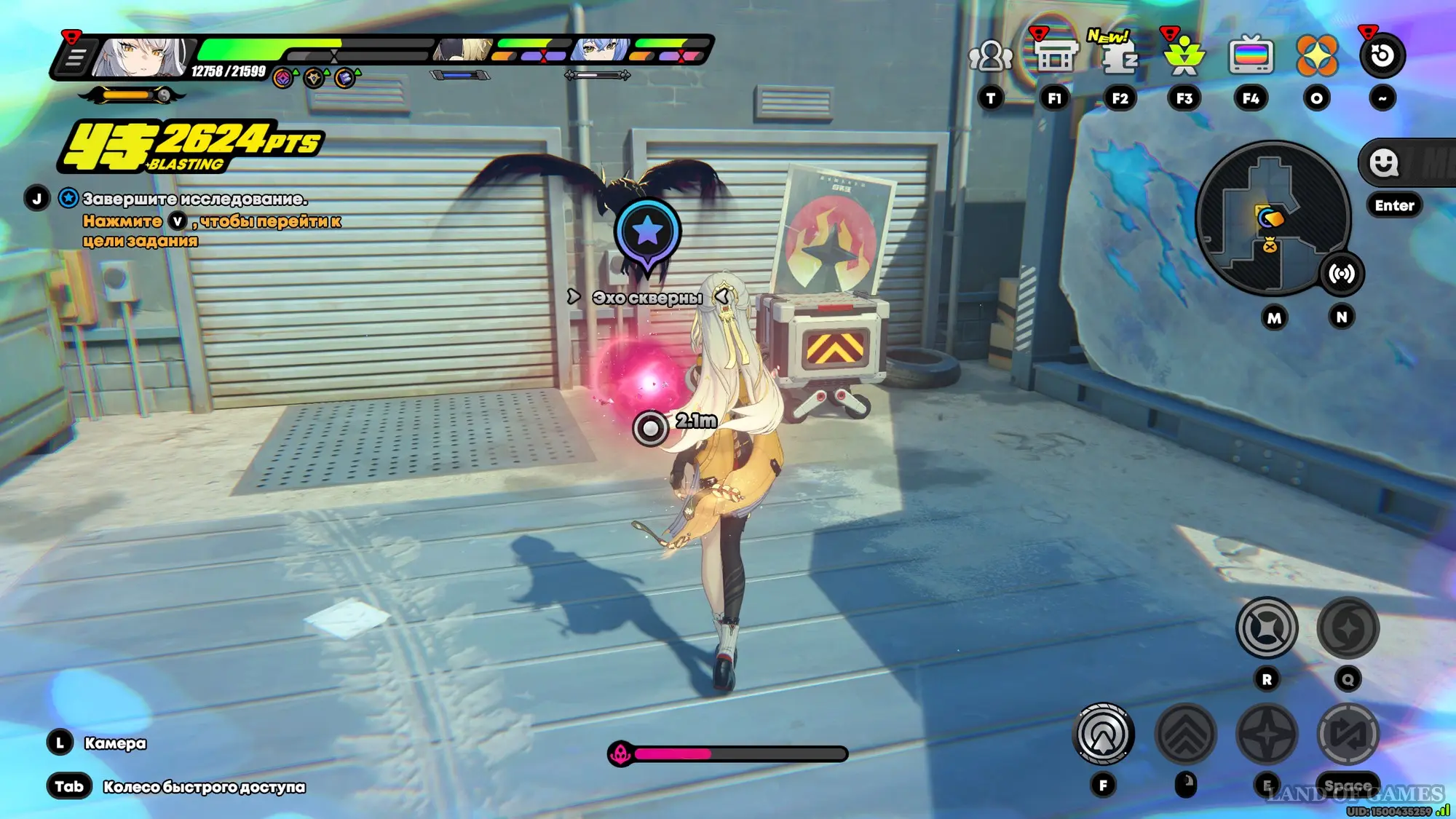
Task: Open the shop storefront icon
Action: [1054, 56]
